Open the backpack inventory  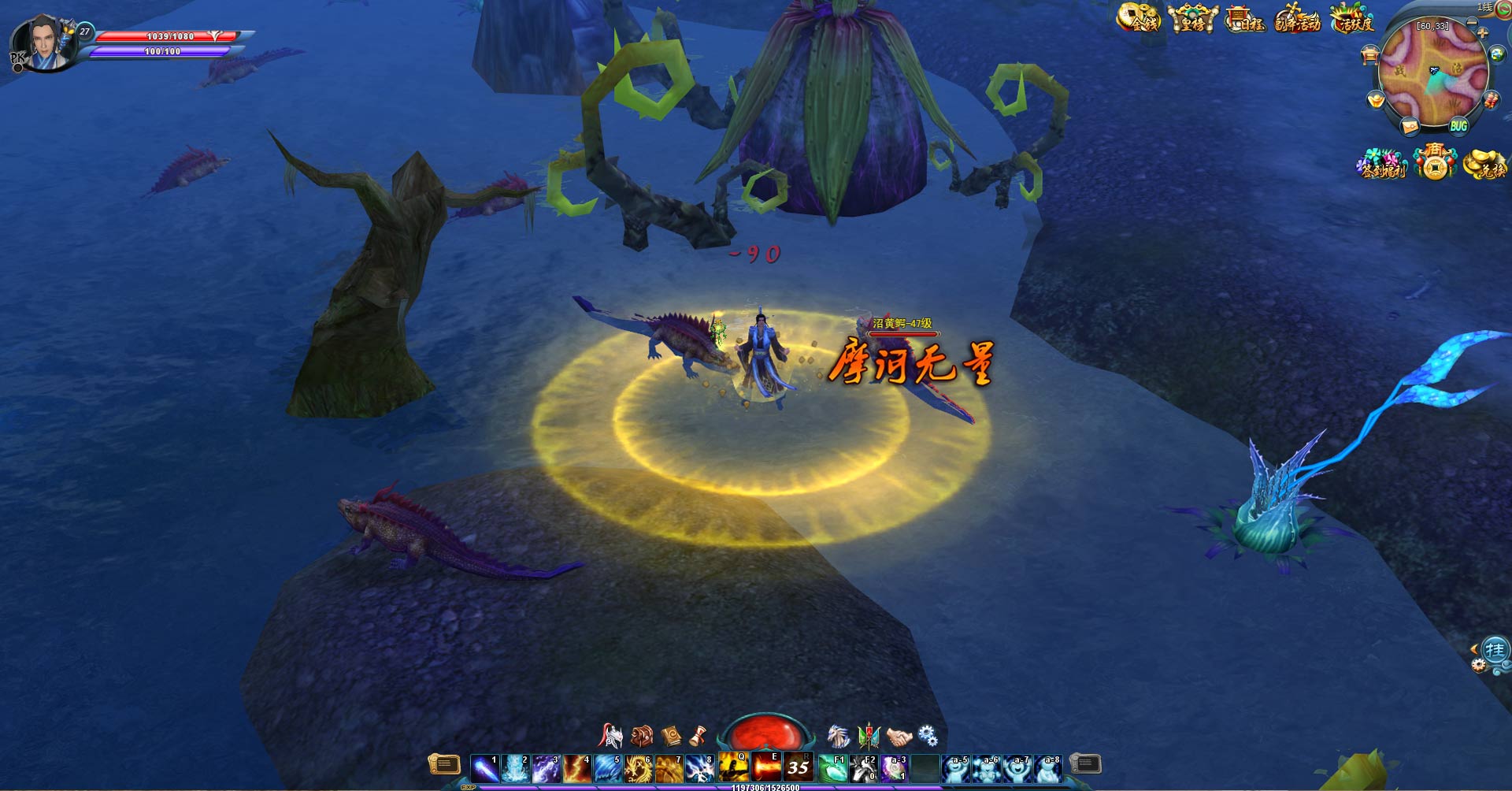click(642, 736)
